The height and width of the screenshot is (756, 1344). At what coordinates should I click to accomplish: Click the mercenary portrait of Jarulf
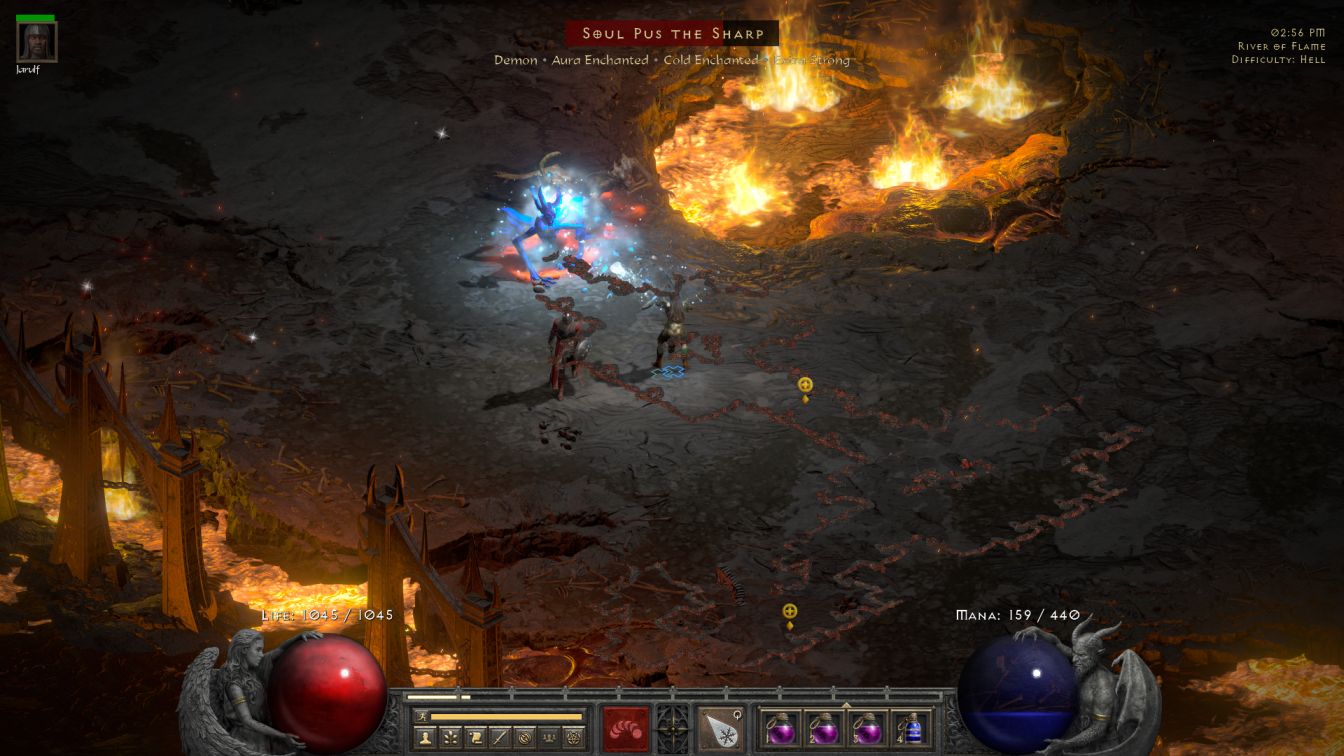(x=37, y=42)
